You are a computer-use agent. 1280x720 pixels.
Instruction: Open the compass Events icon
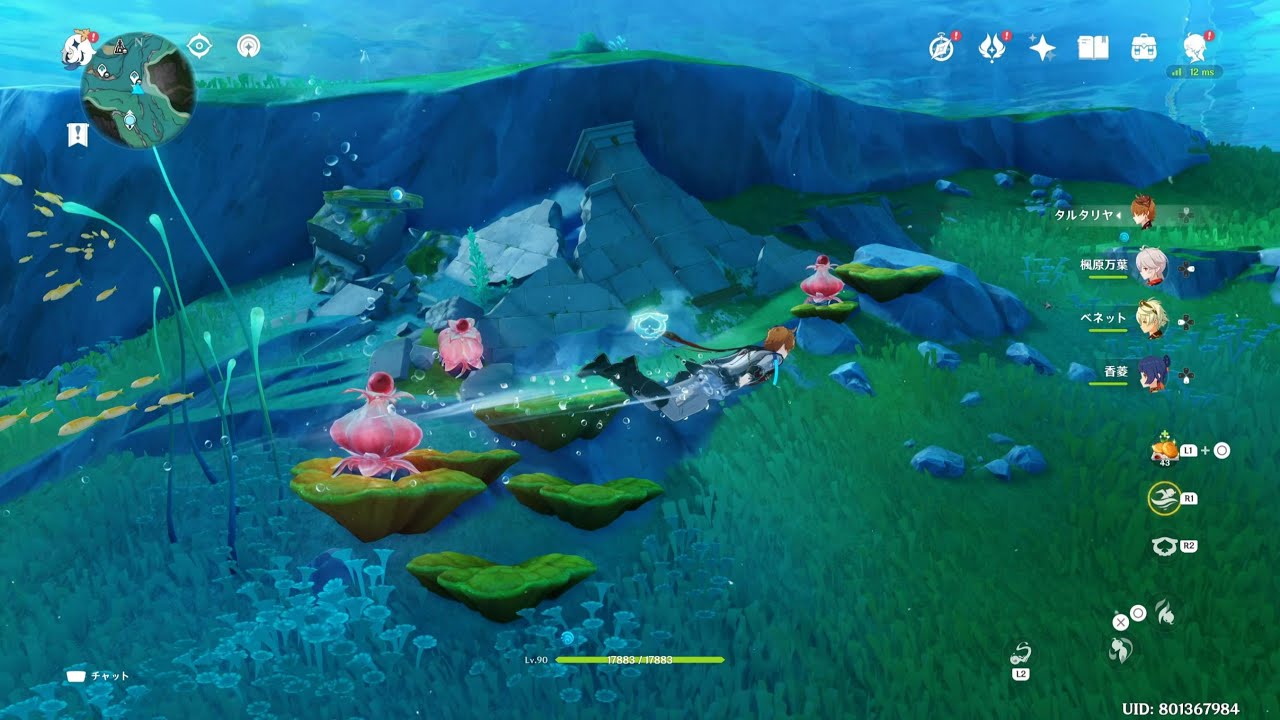pos(941,48)
